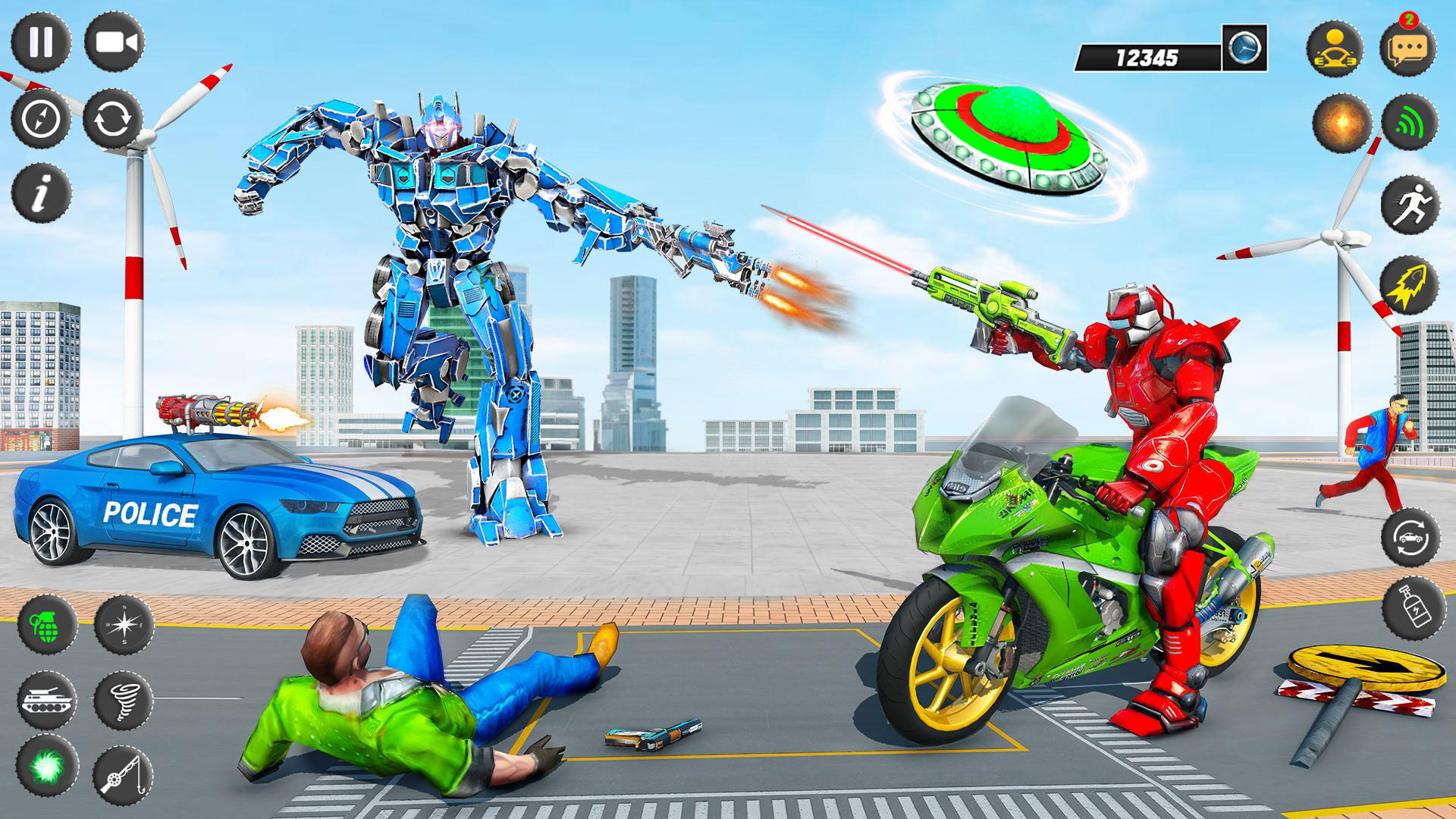Pause the game

coord(42,42)
